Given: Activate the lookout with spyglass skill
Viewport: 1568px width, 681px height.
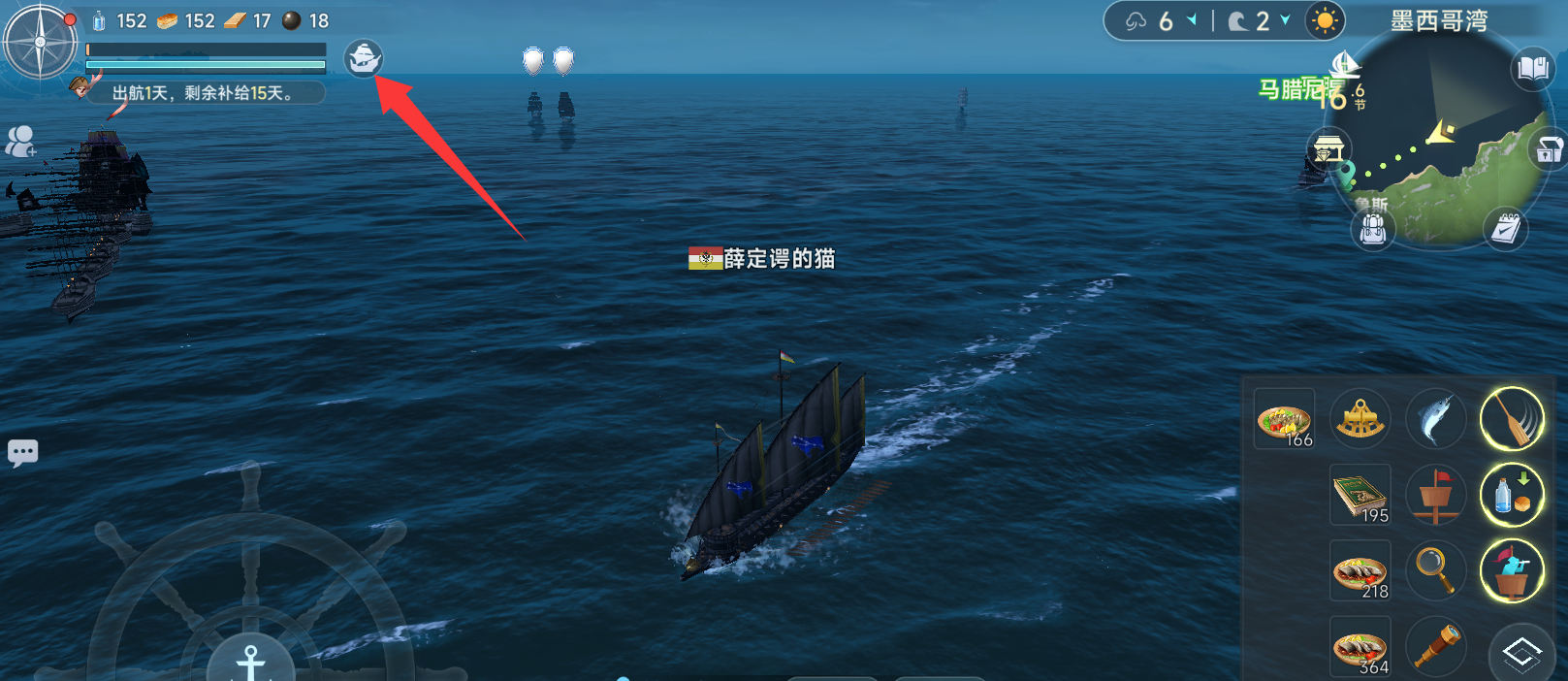Looking at the screenshot, I should [x=1511, y=570].
